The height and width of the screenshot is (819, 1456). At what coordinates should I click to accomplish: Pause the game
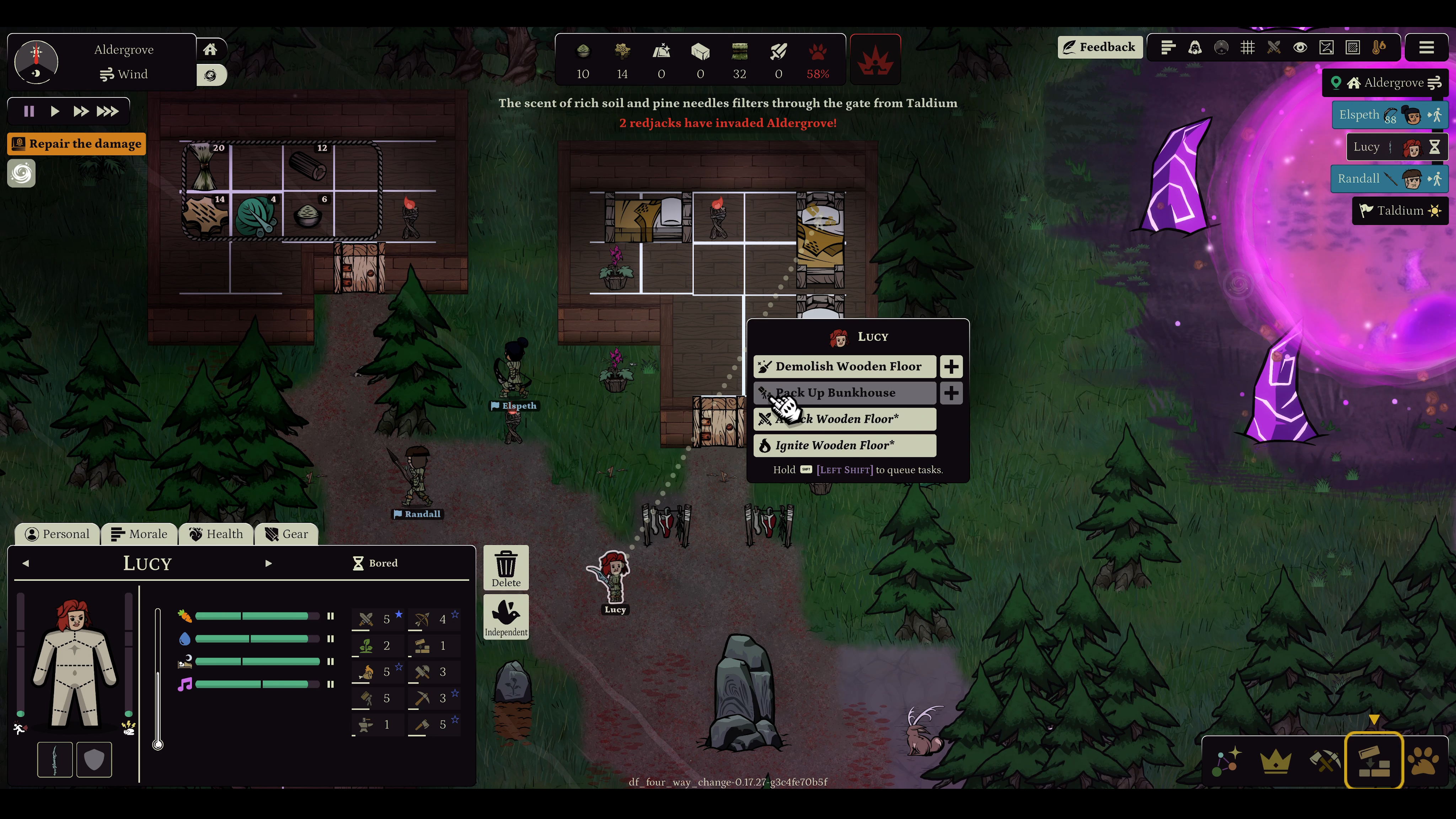point(29,111)
